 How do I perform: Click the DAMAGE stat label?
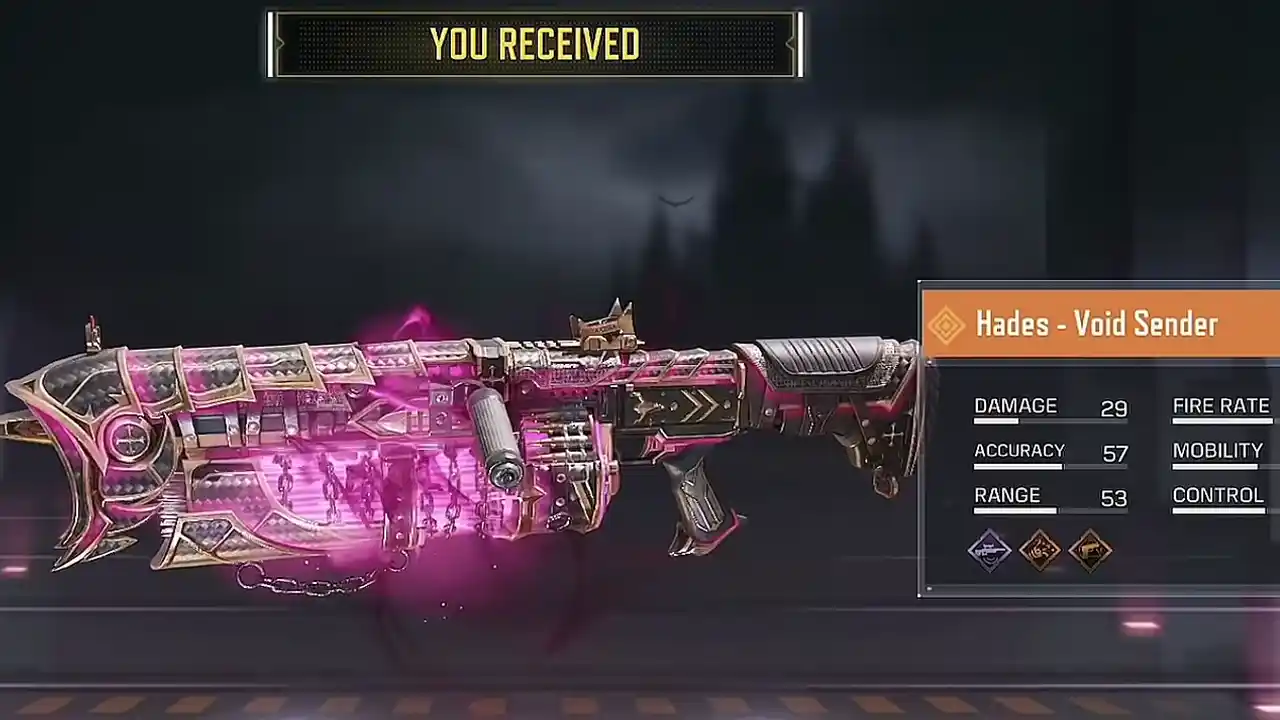point(1015,406)
